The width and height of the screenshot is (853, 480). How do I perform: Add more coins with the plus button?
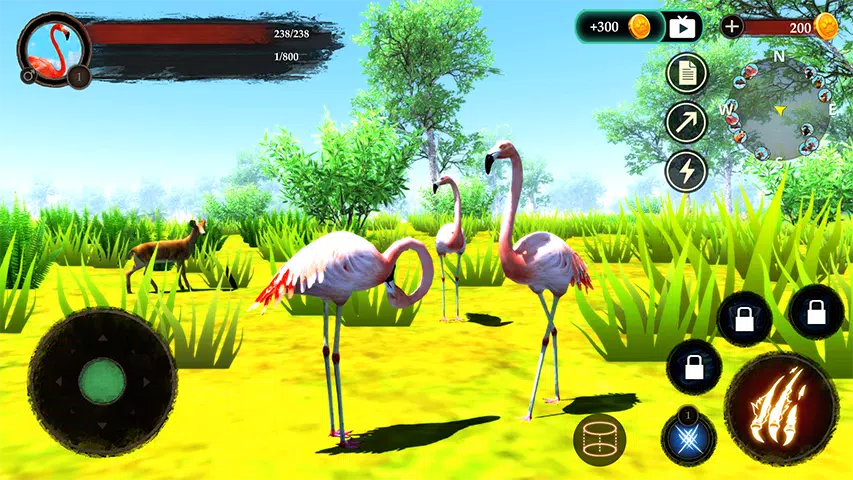tap(732, 27)
